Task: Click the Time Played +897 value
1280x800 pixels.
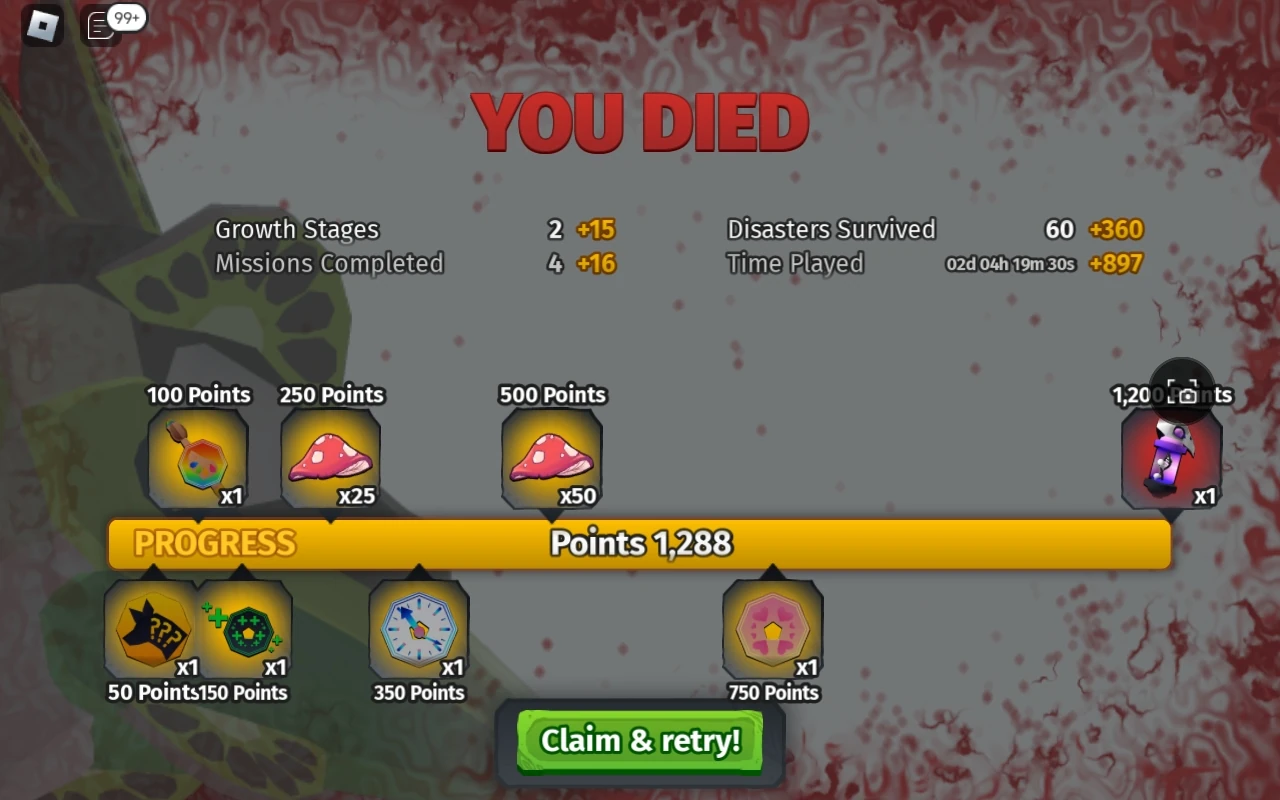Action: [x=1115, y=264]
